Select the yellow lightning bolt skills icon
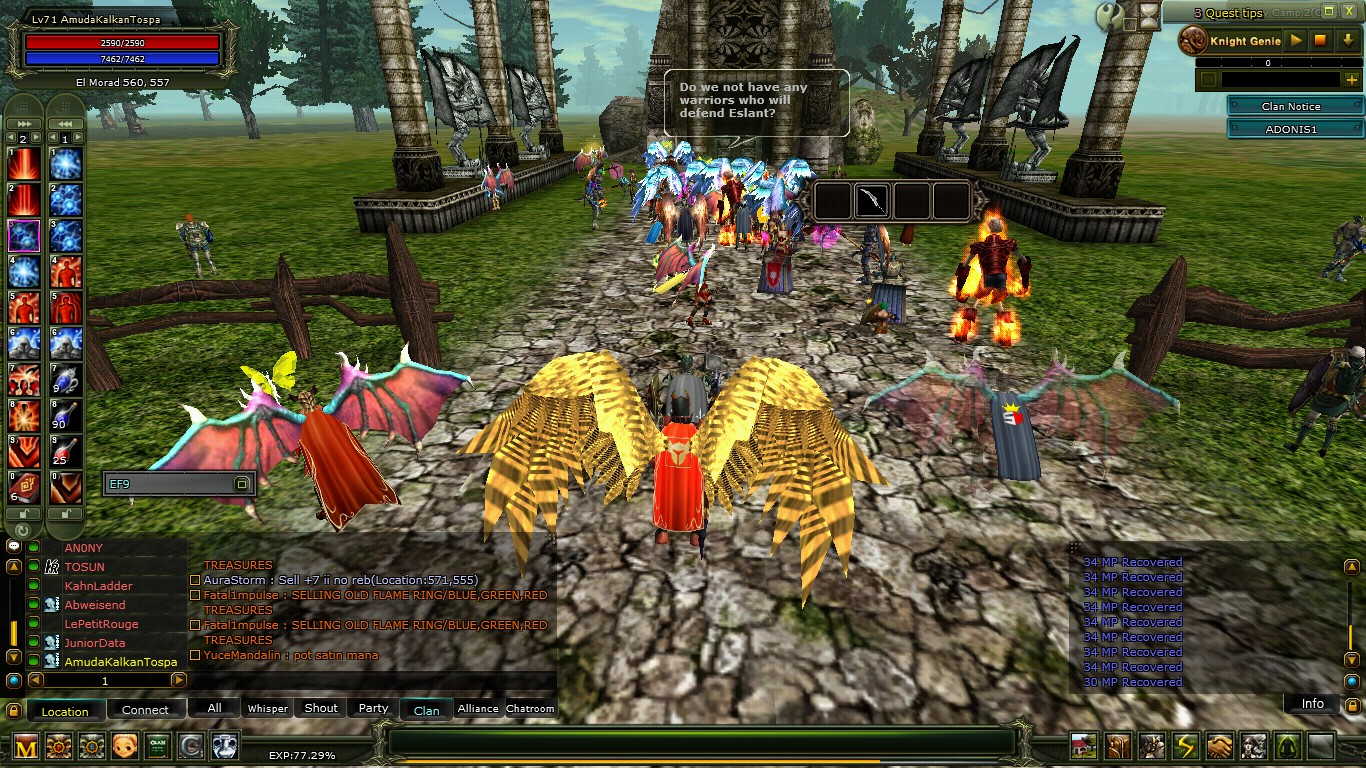1366x768 pixels. [1184, 745]
